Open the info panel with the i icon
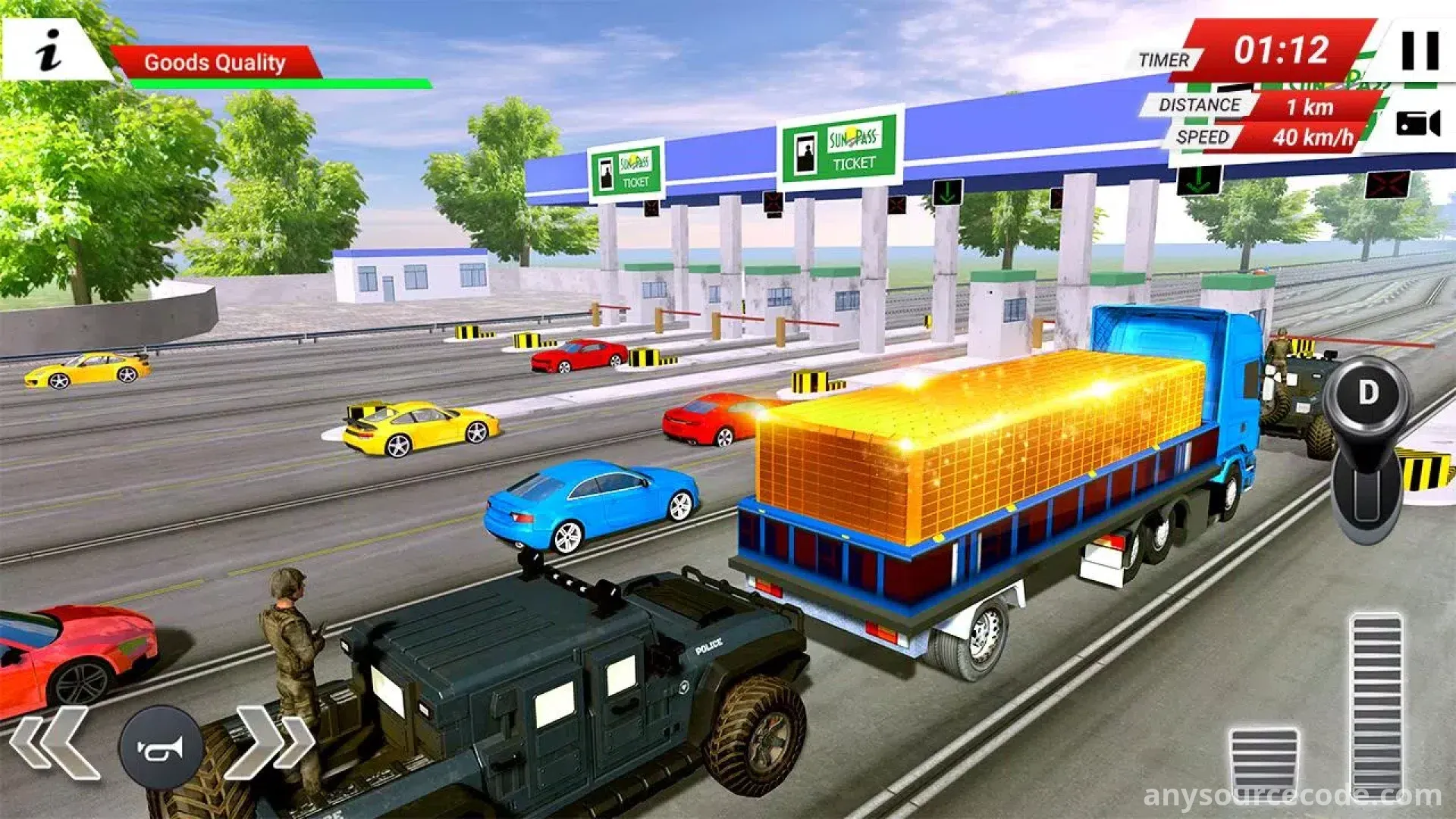 [49, 51]
